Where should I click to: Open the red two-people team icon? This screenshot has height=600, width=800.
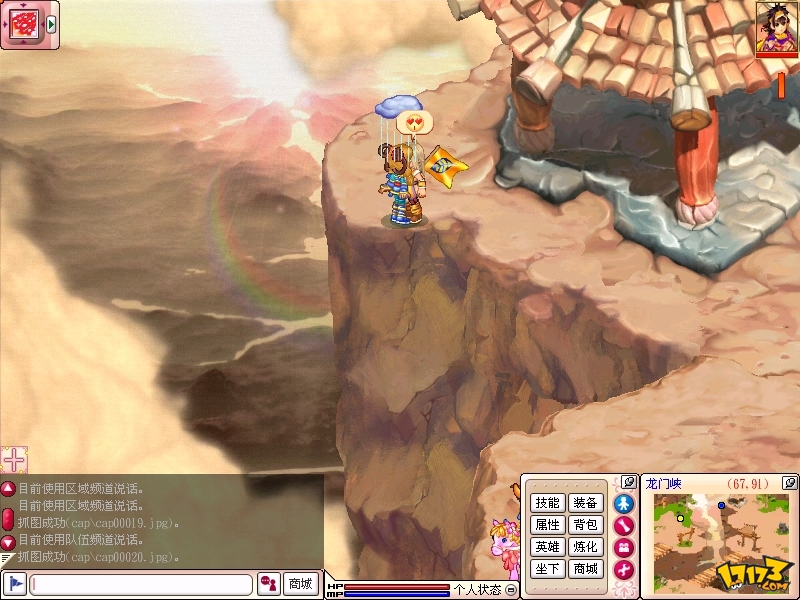point(624,547)
